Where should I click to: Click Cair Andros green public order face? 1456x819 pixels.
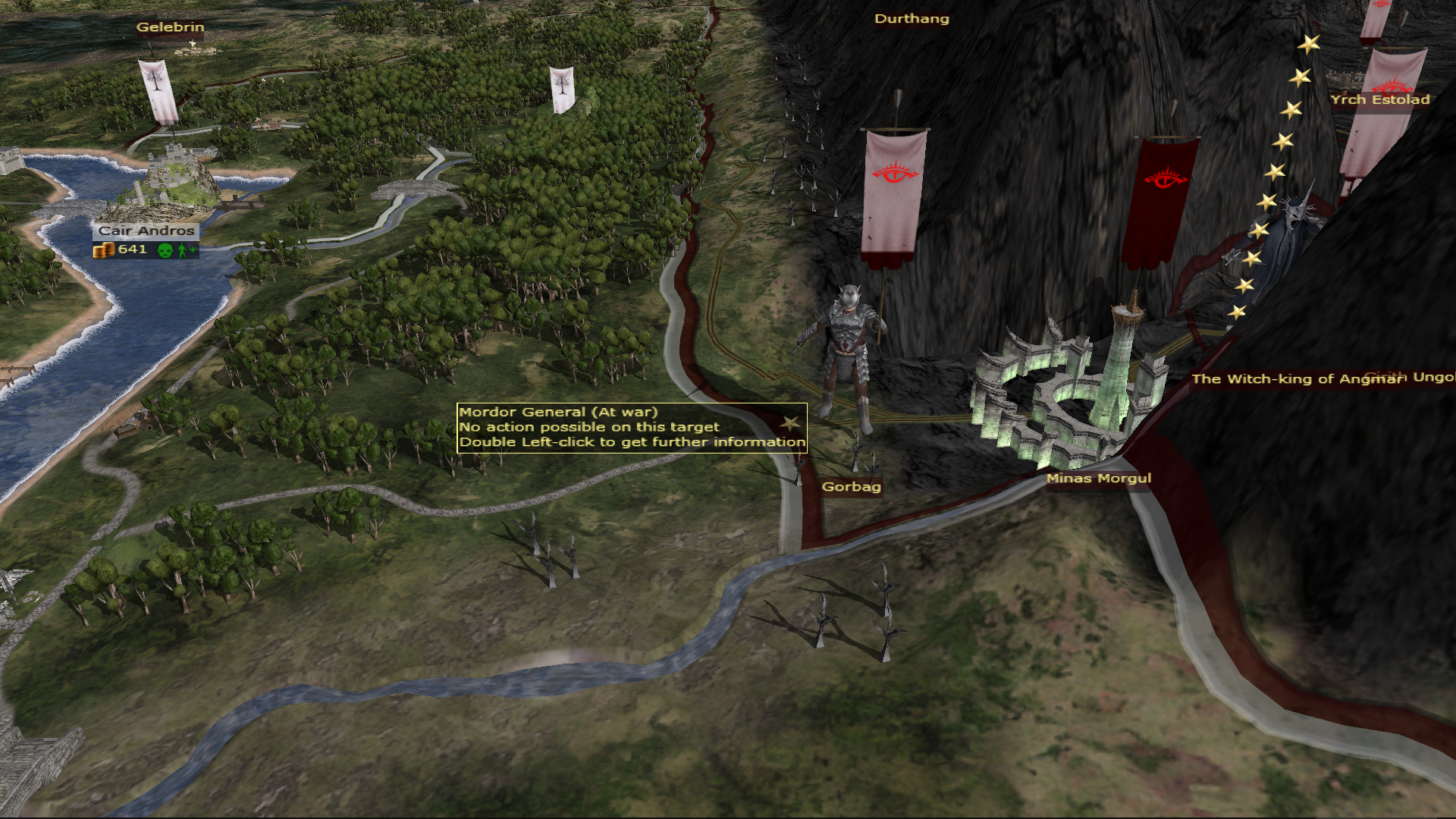165,250
